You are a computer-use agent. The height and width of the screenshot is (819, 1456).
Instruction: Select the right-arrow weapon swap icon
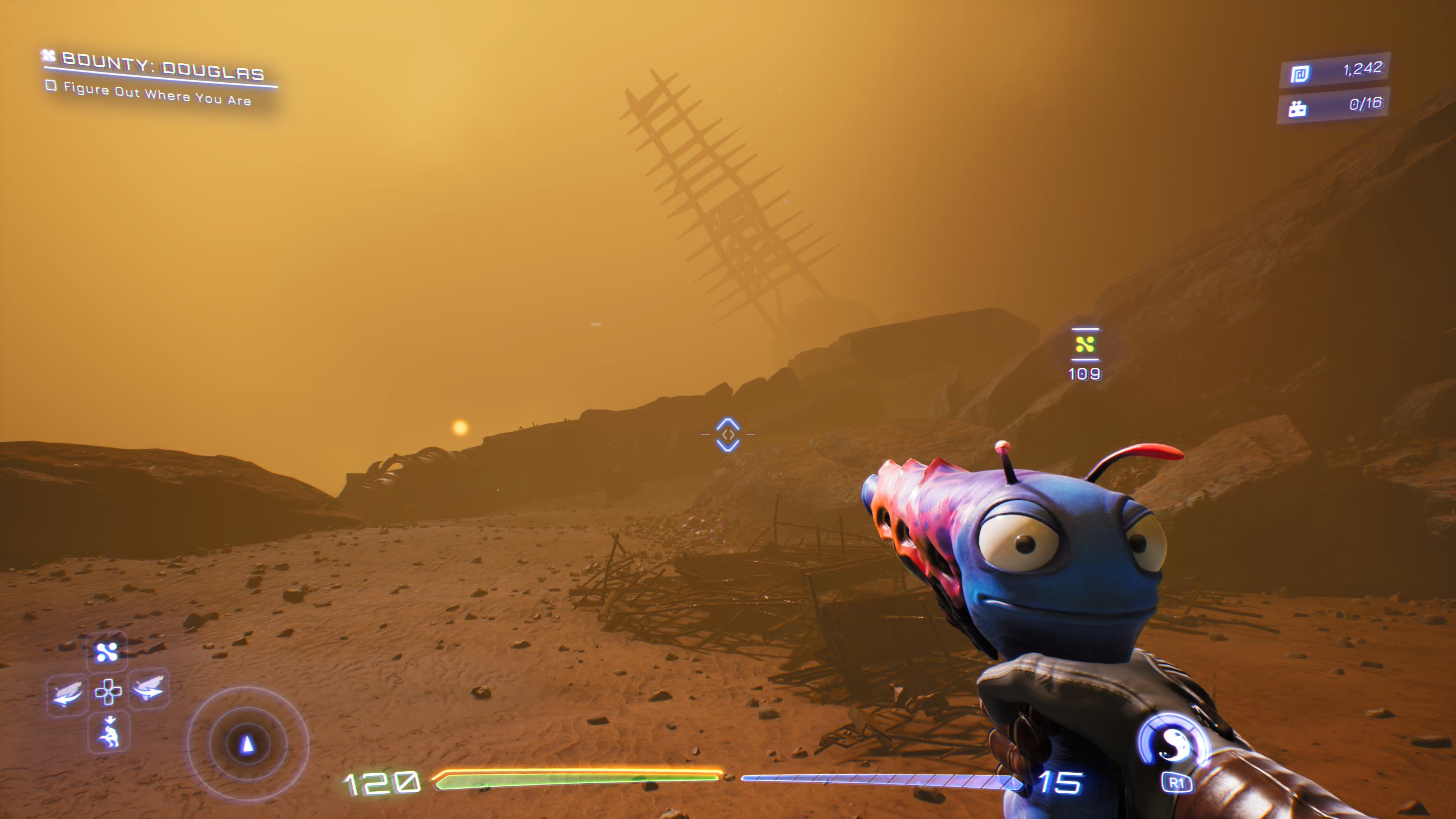[x=149, y=688]
